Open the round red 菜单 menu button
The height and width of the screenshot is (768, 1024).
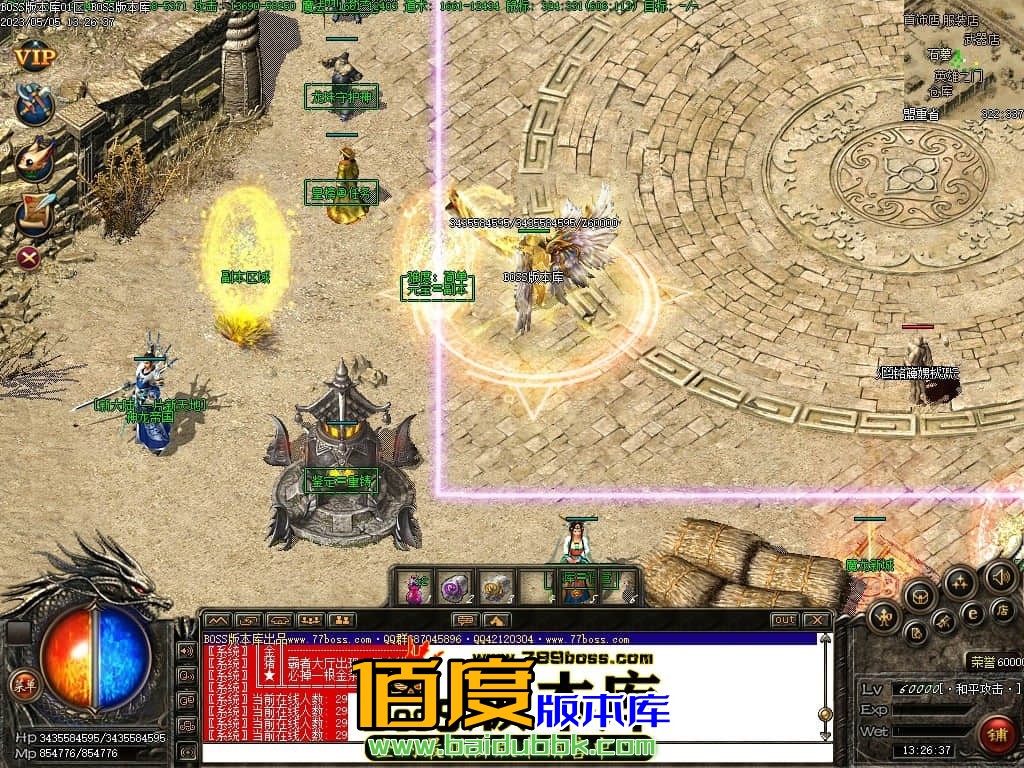tap(22, 684)
